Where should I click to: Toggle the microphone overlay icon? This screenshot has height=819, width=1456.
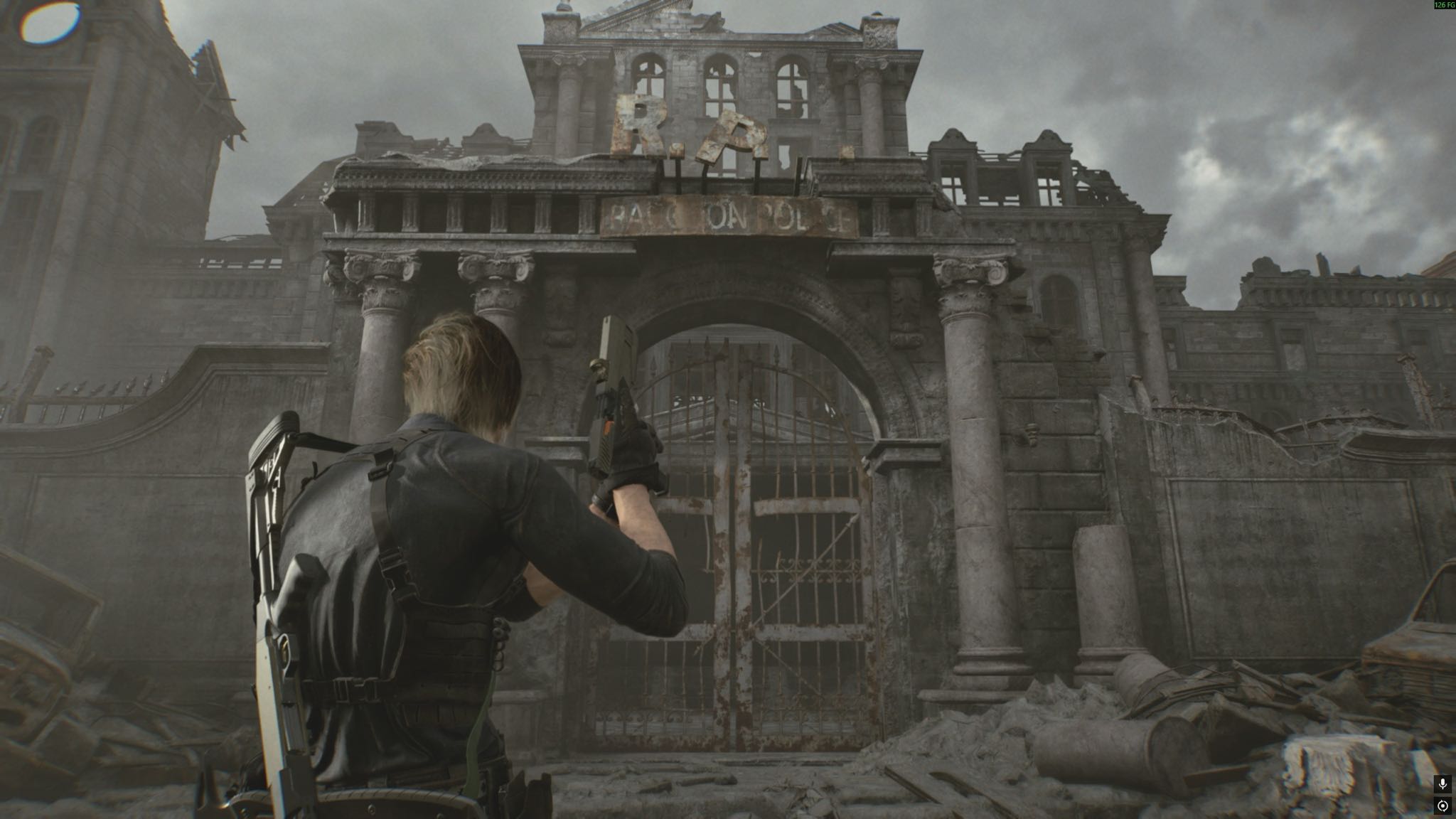coord(1442,784)
